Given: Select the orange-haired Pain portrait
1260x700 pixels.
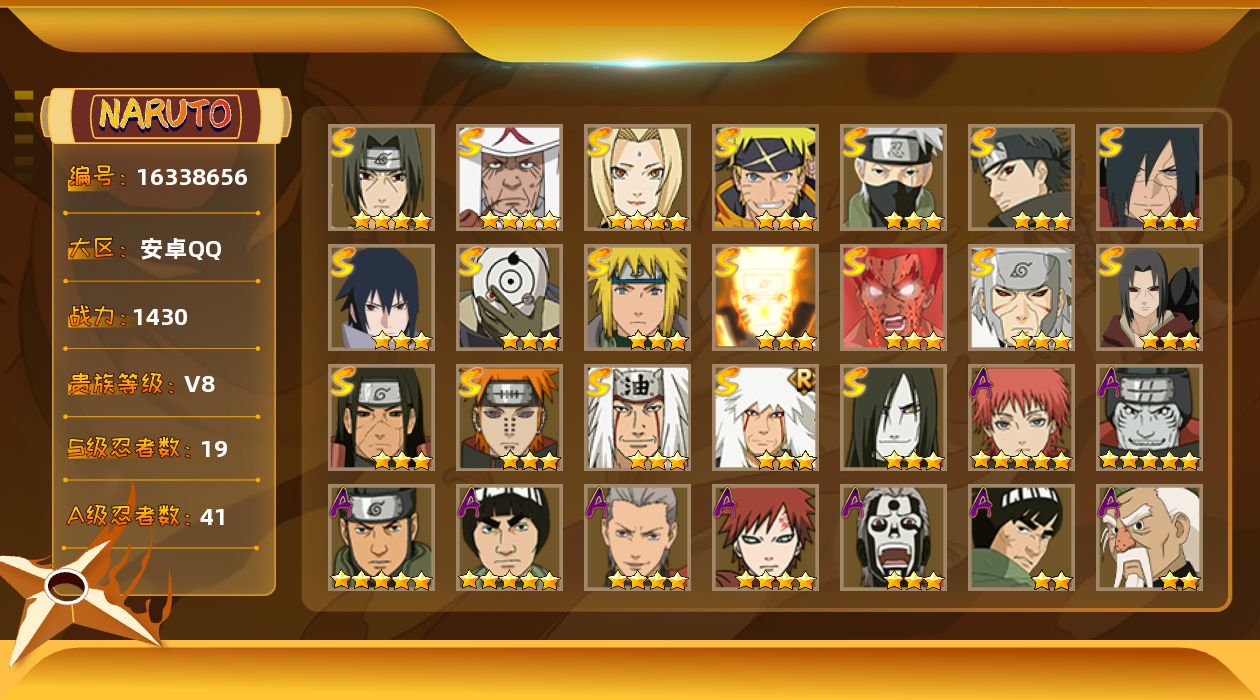Looking at the screenshot, I should point(509,418).
